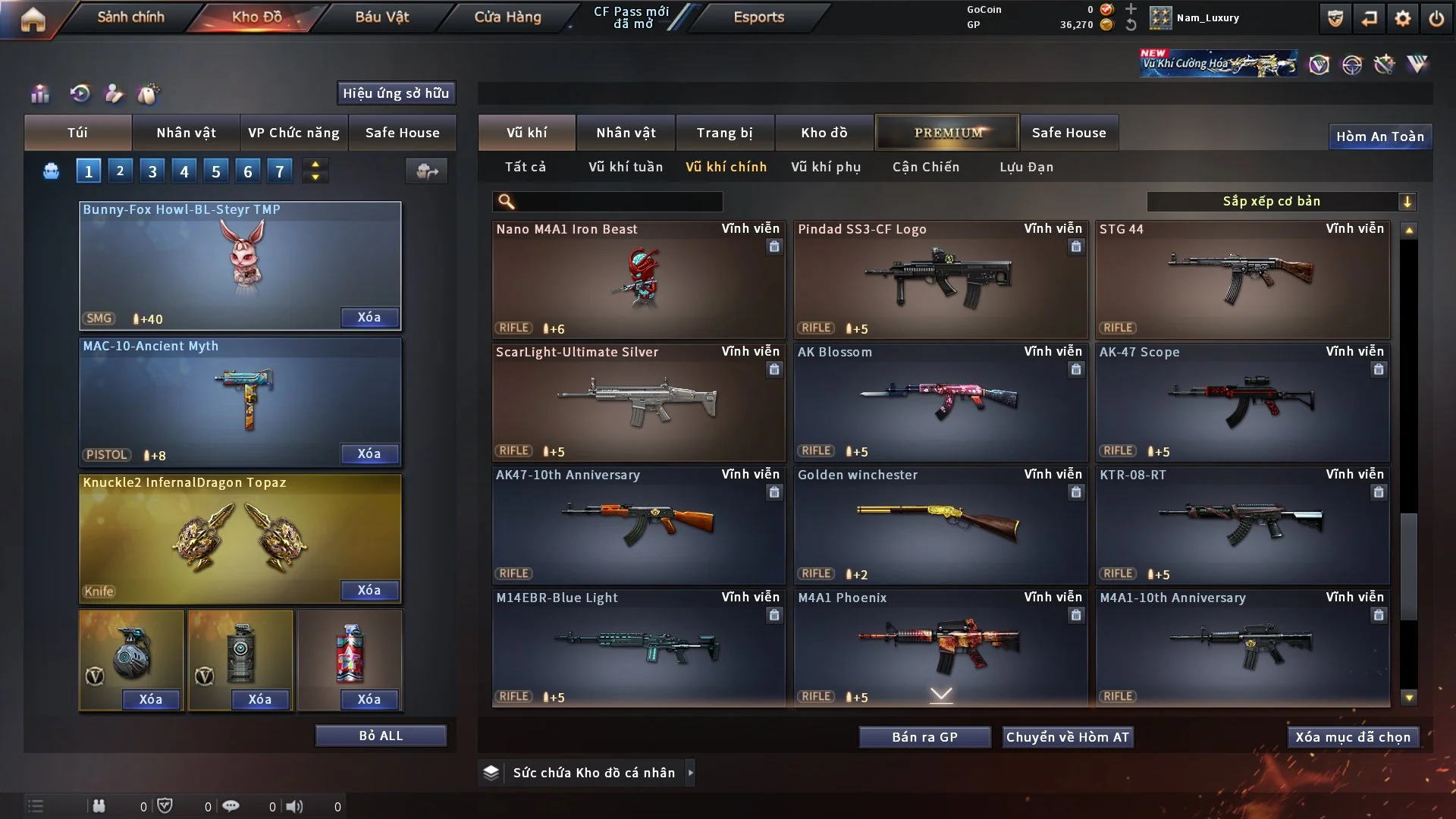Show Cận Chiến weapons
The height and width of the screenshot is (819, 1456).
(925, 167)
